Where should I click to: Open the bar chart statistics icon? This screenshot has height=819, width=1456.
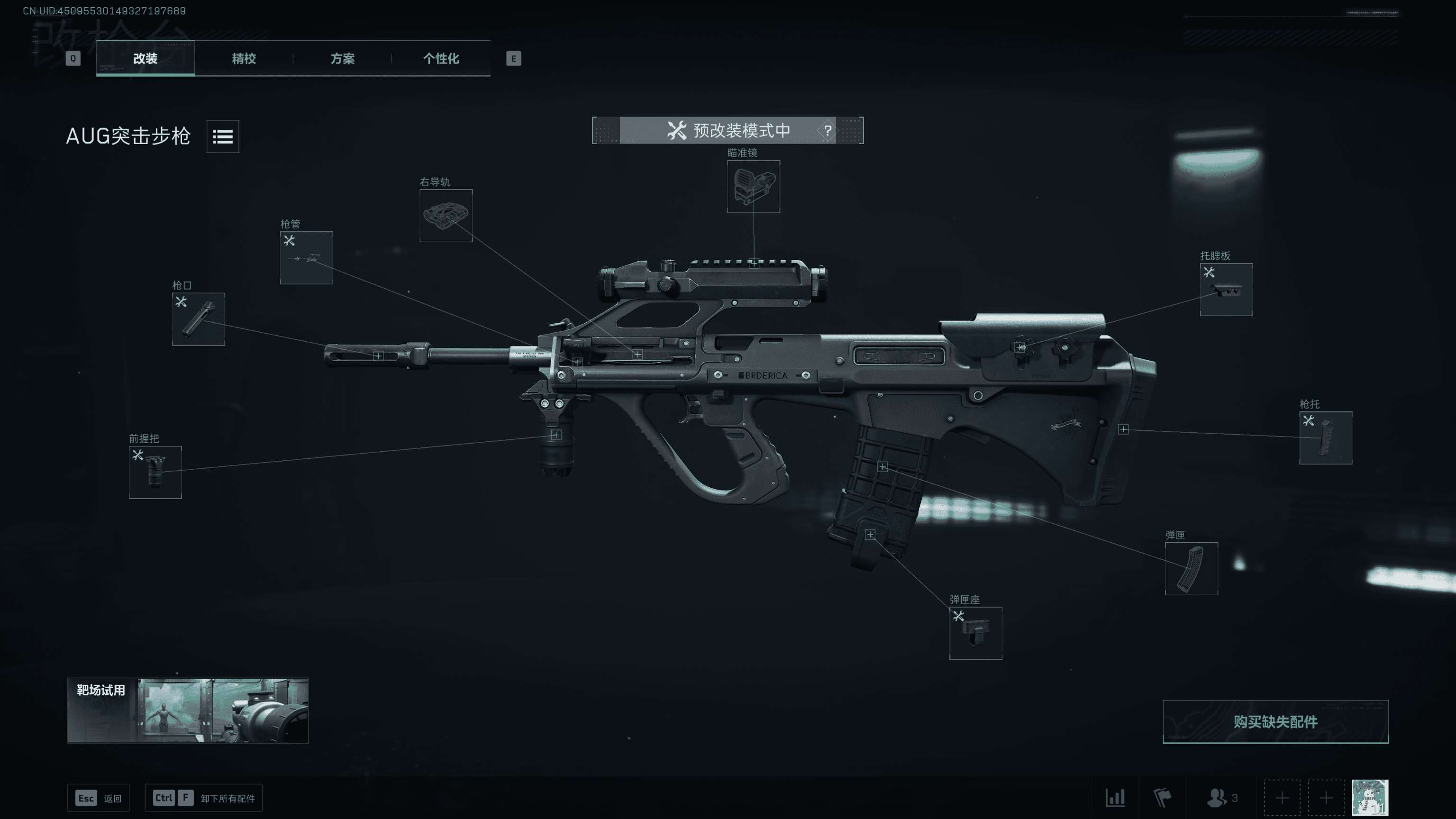pyautogui.click(x=1115, y=798)
